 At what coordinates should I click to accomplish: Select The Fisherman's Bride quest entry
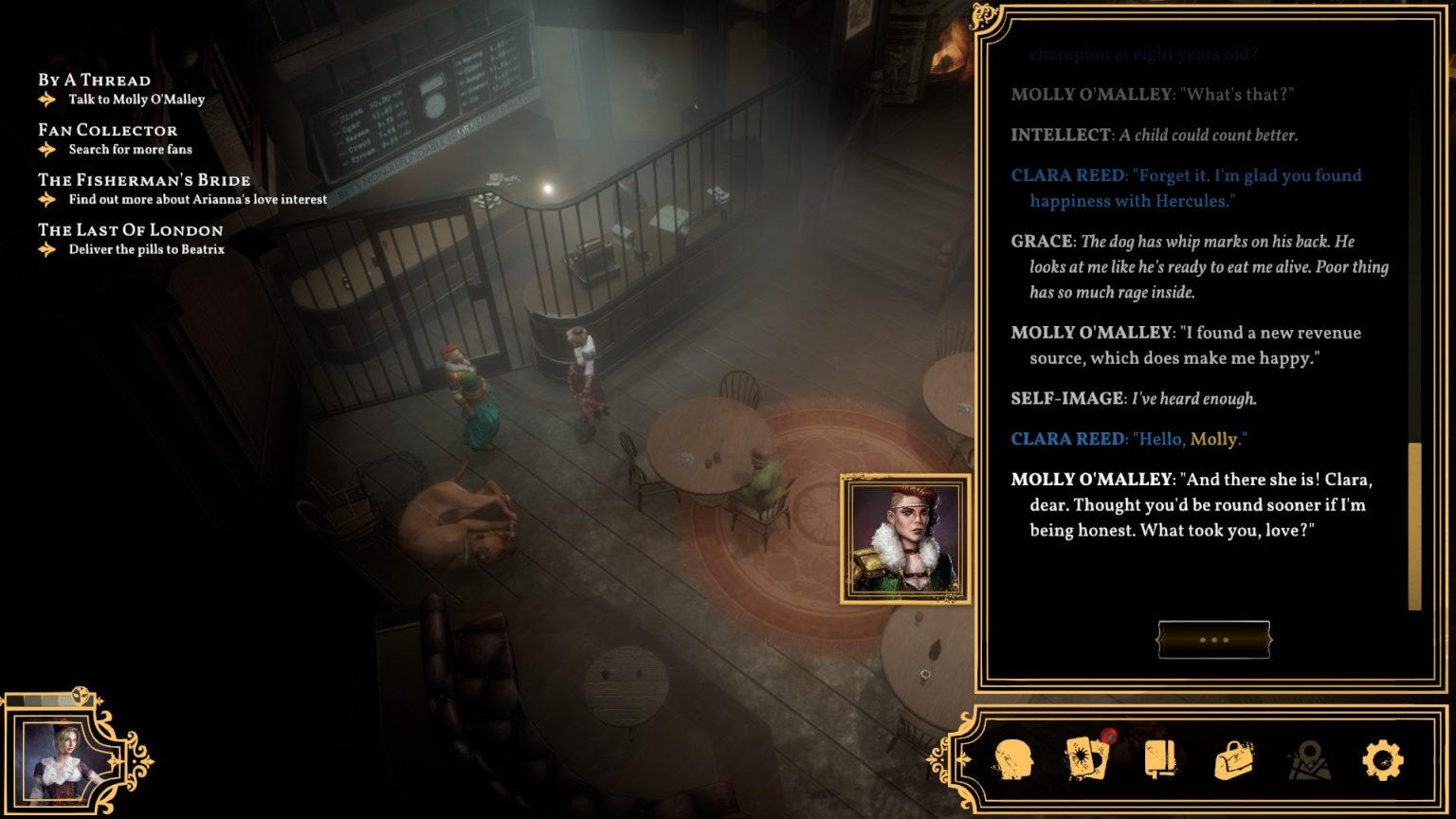pos(144,180)
